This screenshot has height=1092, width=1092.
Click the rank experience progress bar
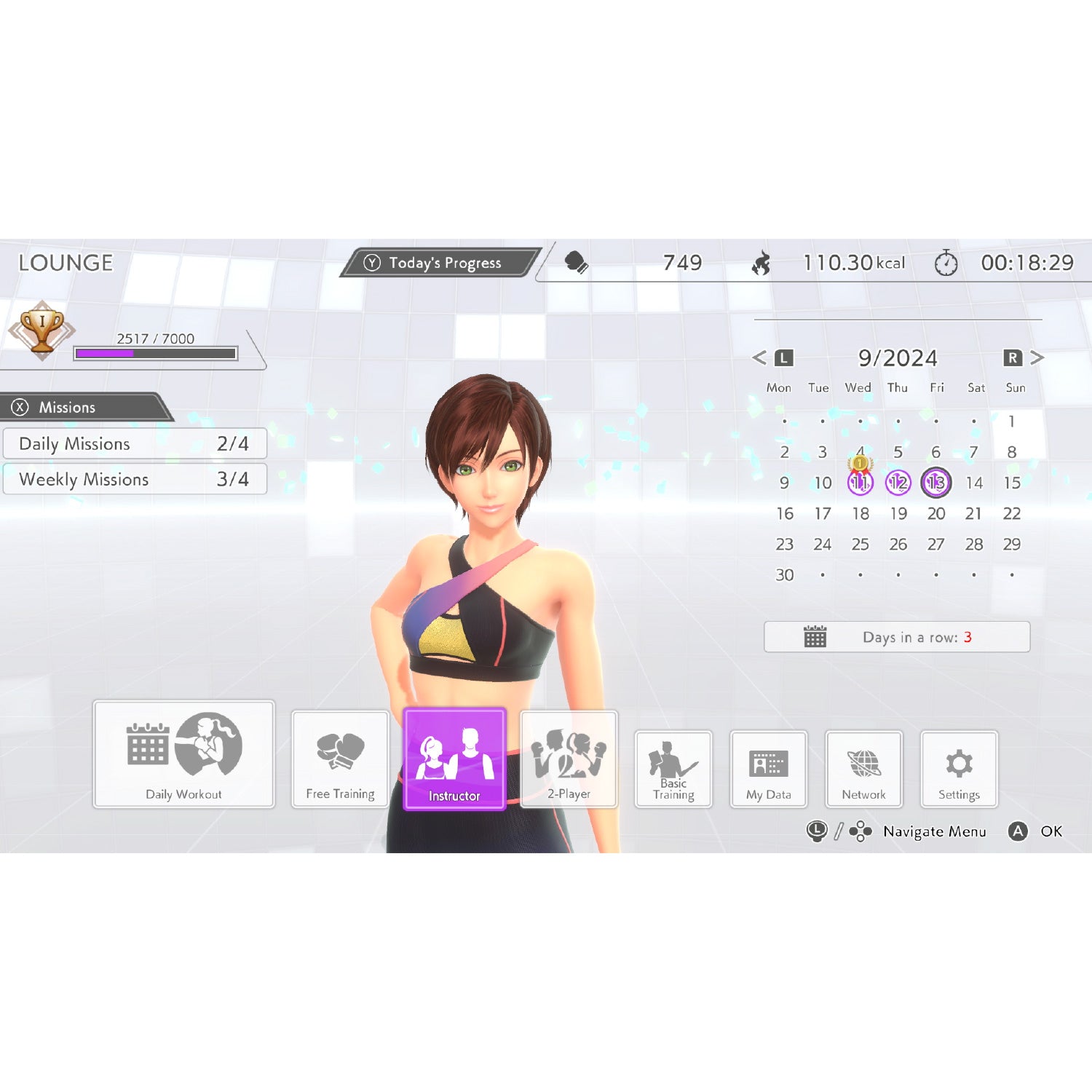(154, 352)
